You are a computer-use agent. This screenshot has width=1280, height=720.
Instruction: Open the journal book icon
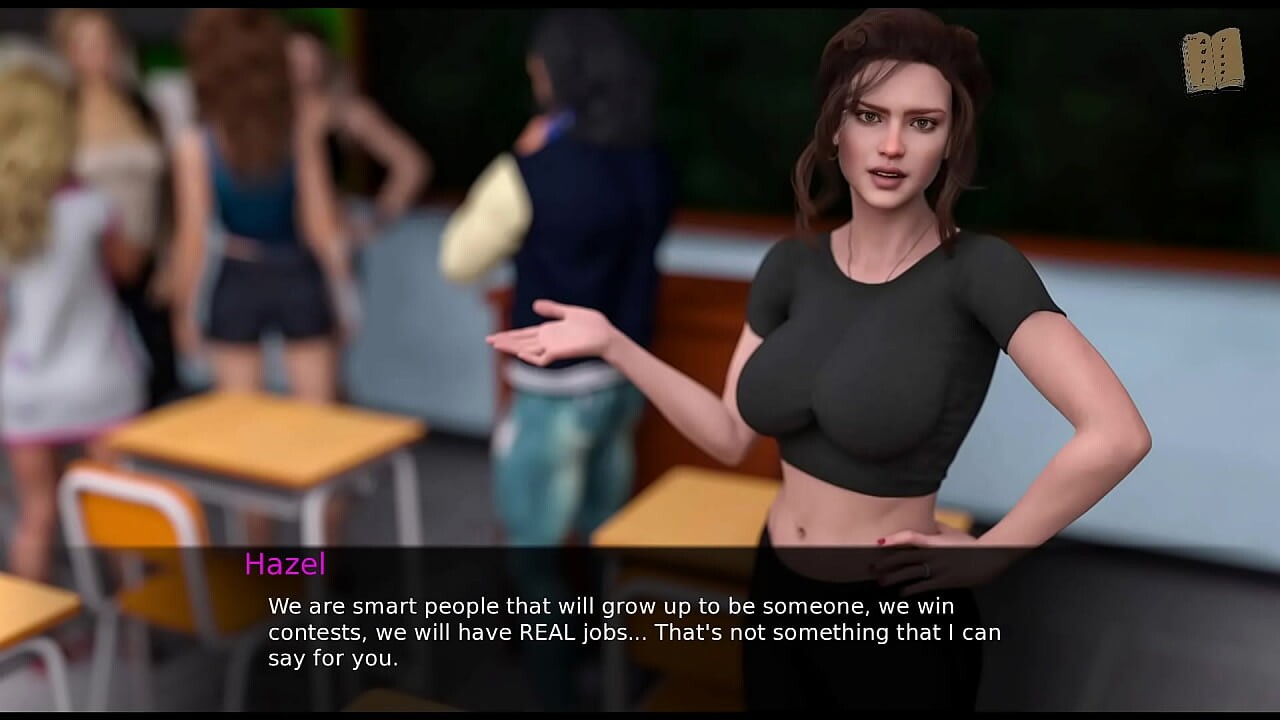pyautogui.click(x=1212, y=61)
